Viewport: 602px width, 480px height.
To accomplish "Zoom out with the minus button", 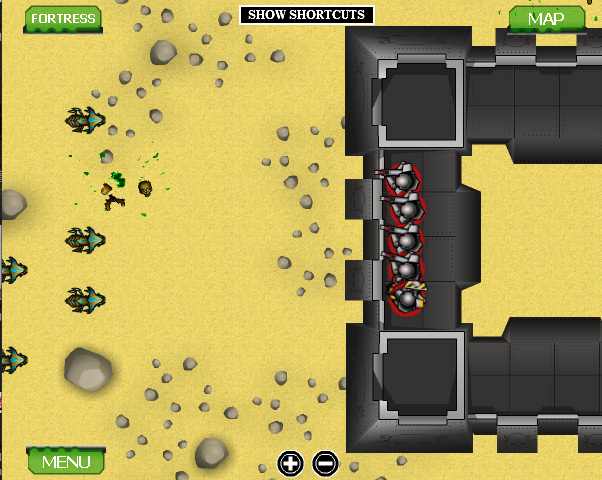I will [x=325, y=463].
